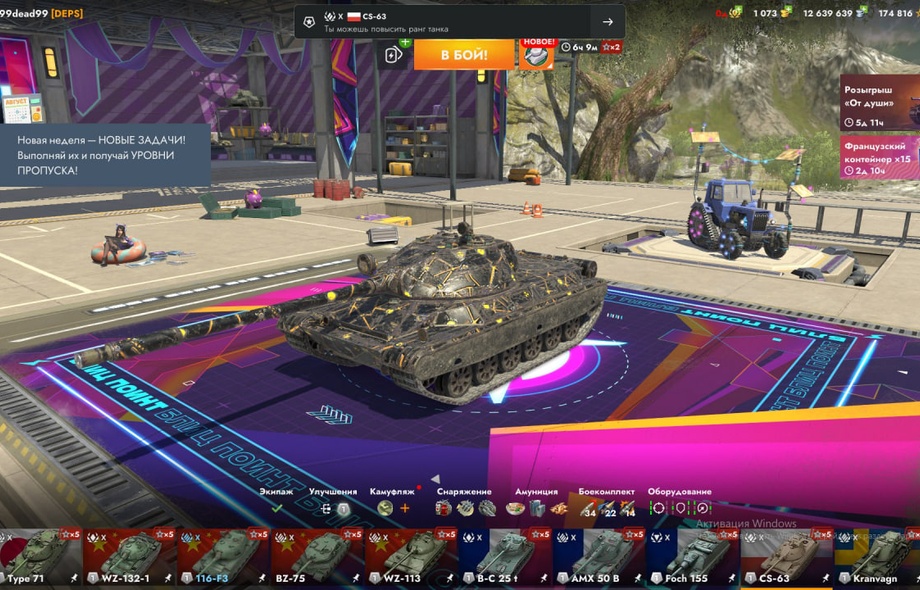Open the booster card button with plus

(x=394, y=54)
